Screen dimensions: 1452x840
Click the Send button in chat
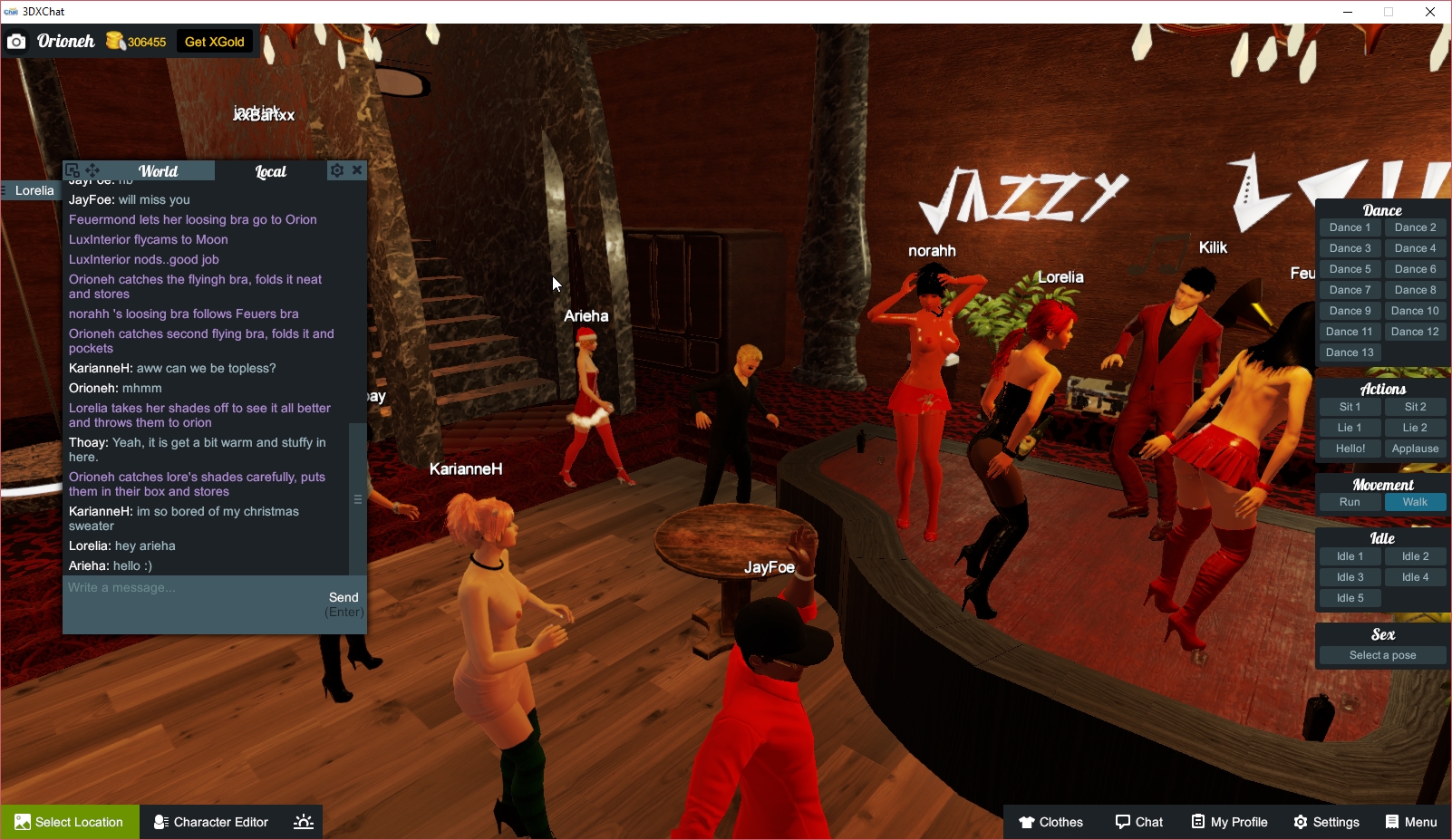[x=344, y=597]
